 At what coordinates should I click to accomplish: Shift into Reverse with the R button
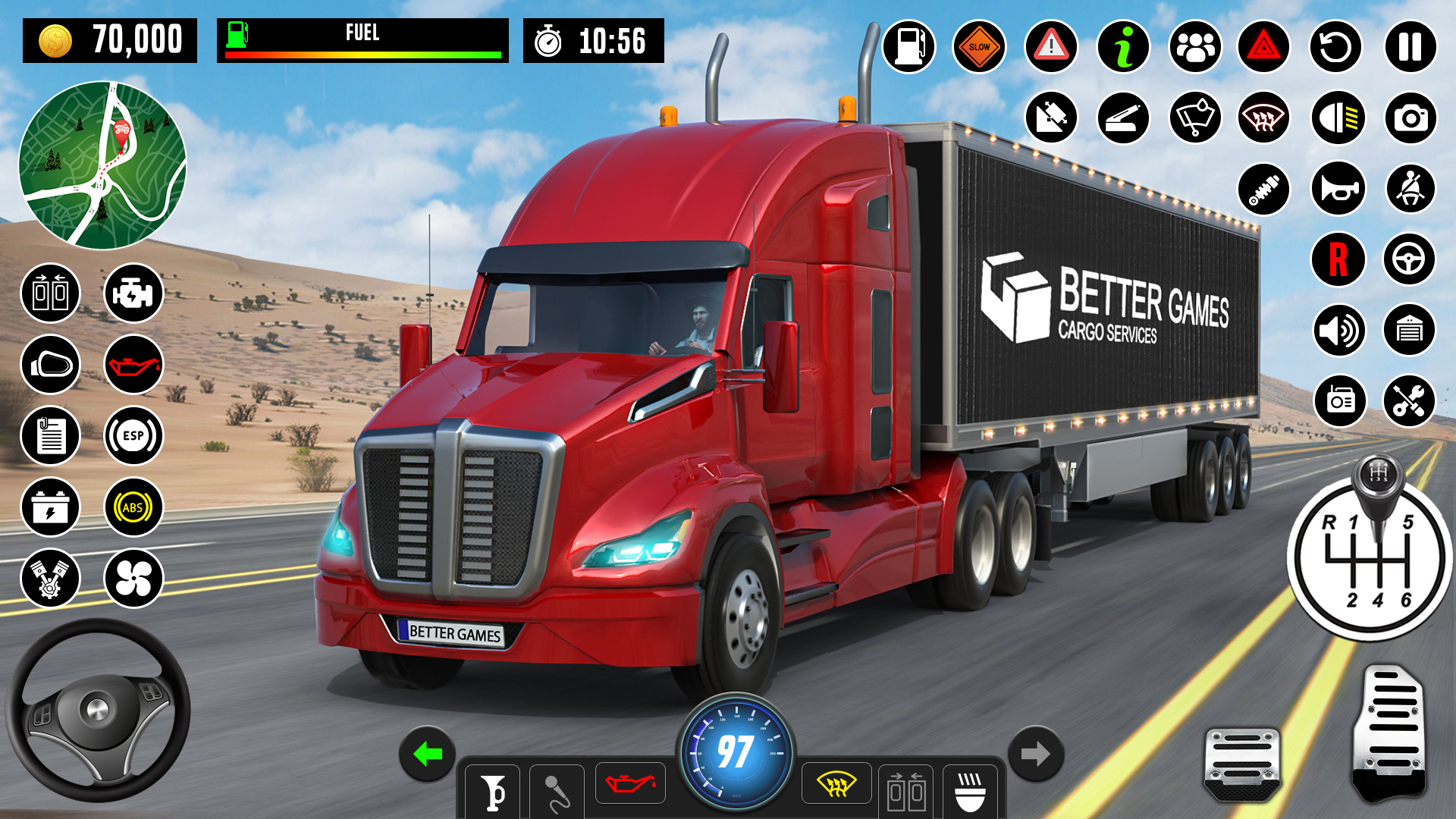coord(1337,259)
